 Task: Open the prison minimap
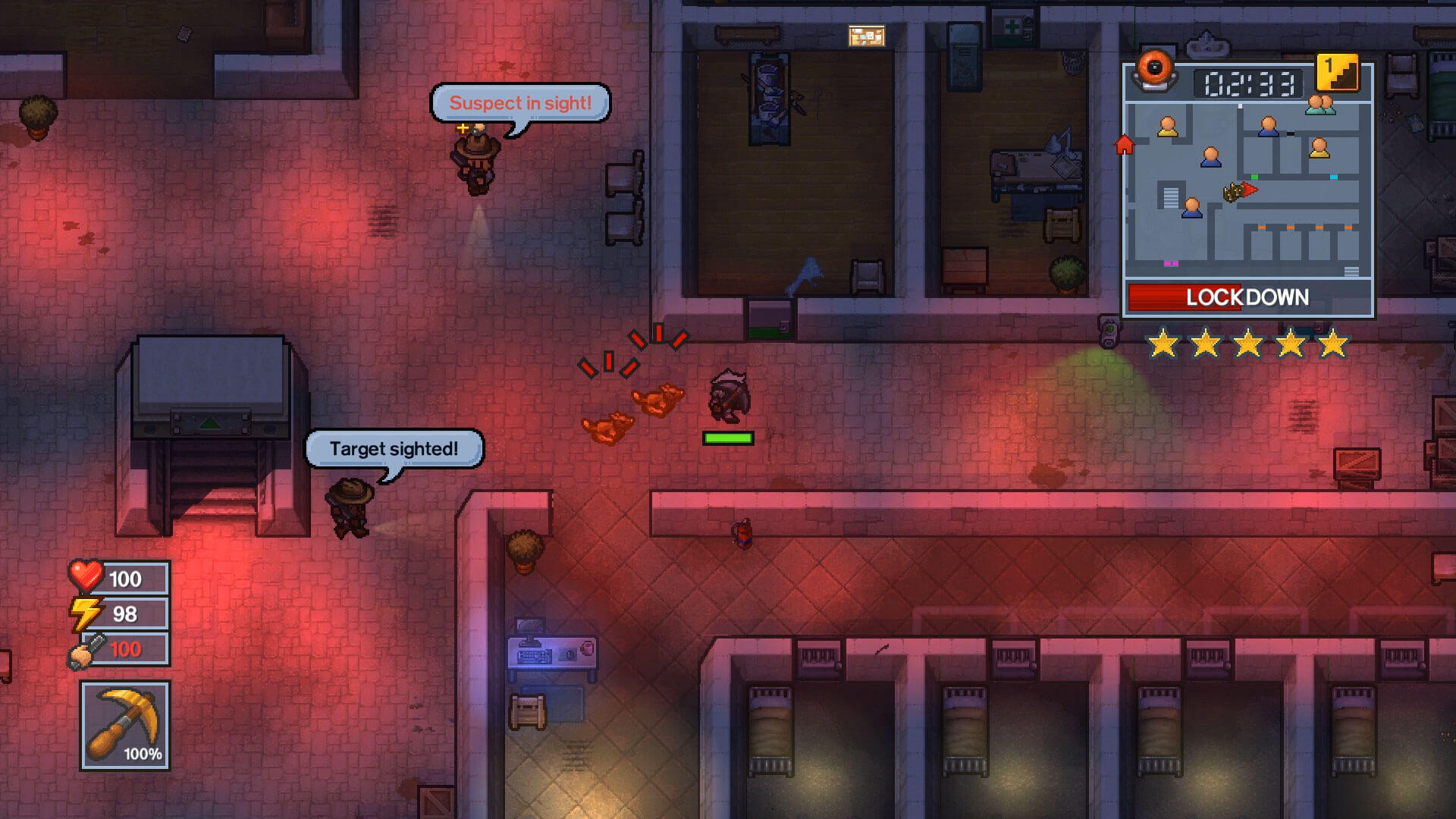(x=1247, y=191)
